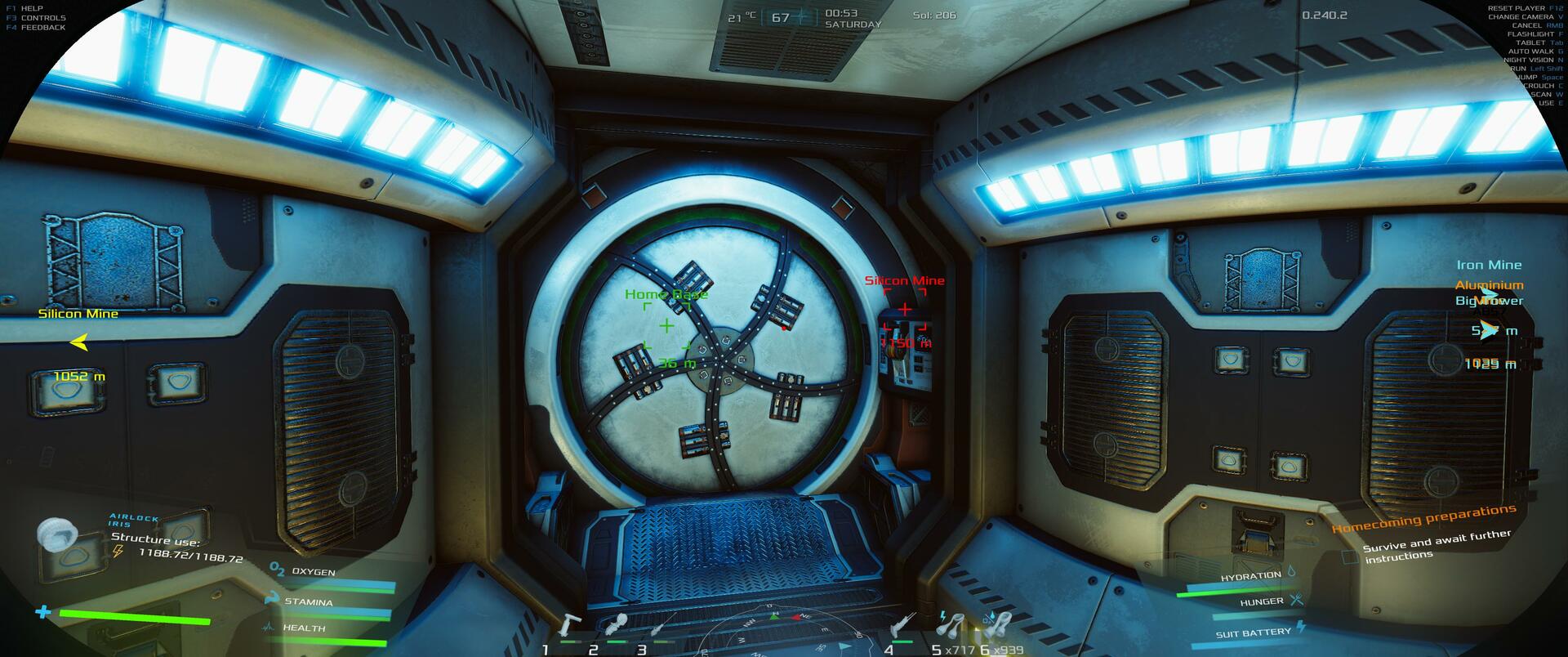Select hotbar slot 4 tool
This screenshot has height=657, width=1568.
pos(902,626)
